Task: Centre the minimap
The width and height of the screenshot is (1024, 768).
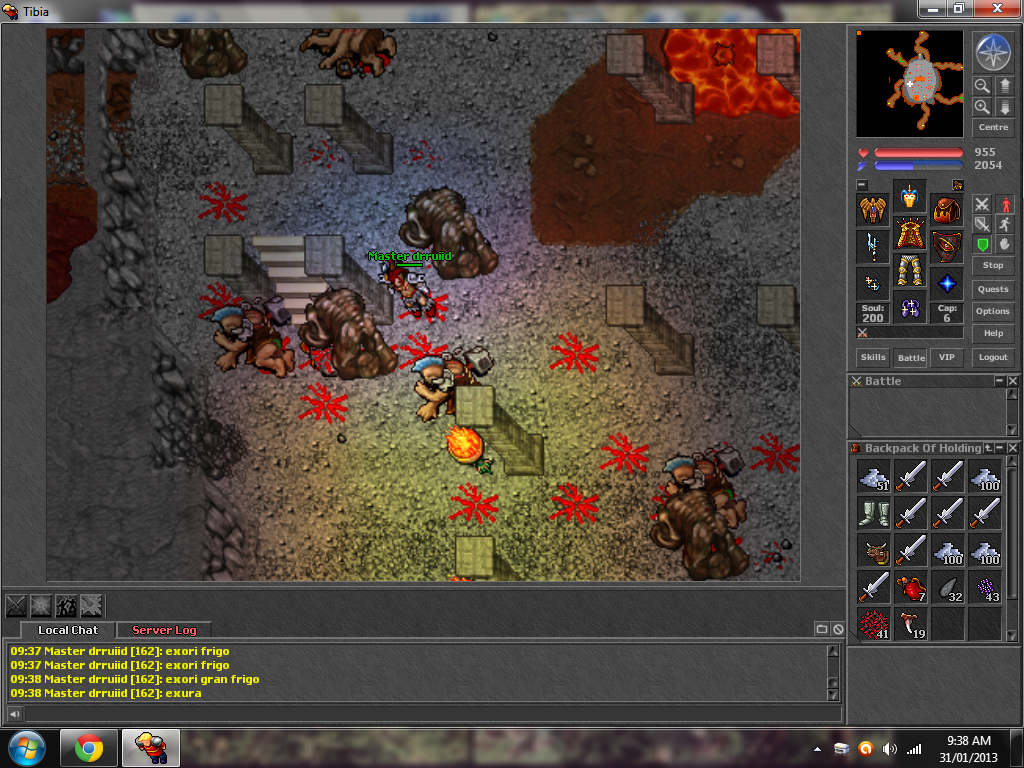Action: click(x=992, y=128)
